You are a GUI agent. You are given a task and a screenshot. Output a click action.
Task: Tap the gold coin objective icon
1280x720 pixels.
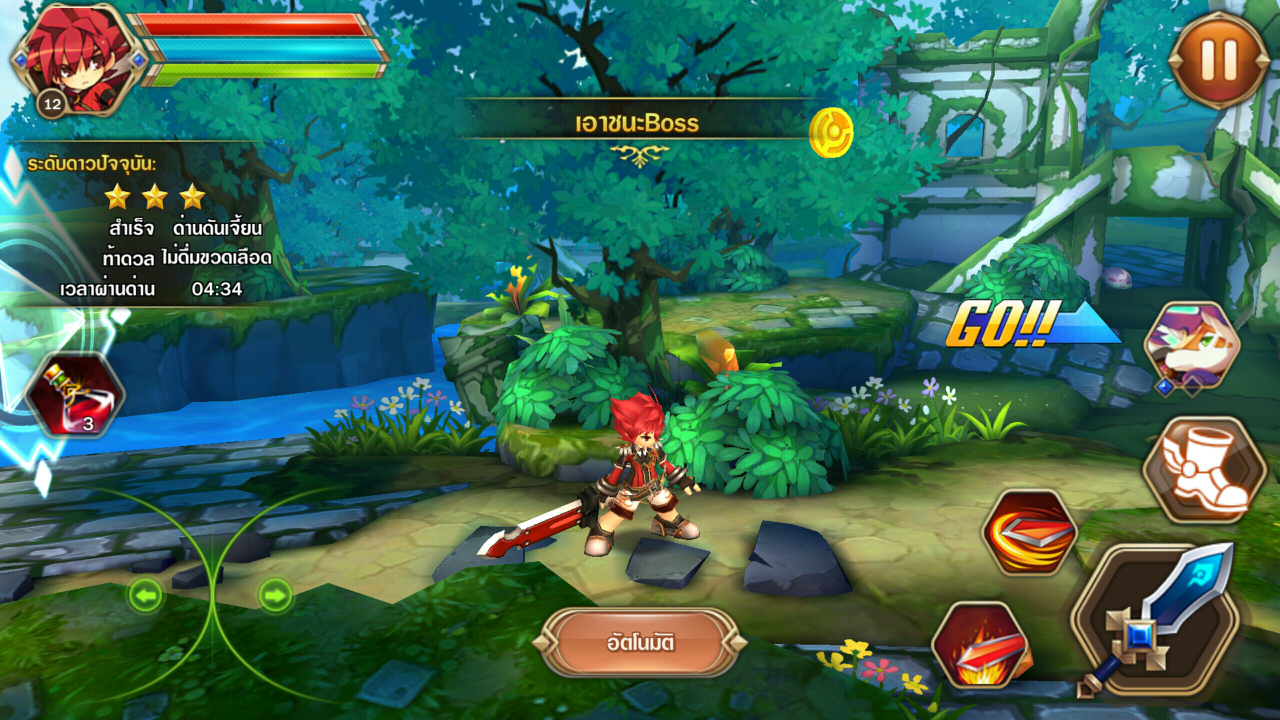(830, 132)
